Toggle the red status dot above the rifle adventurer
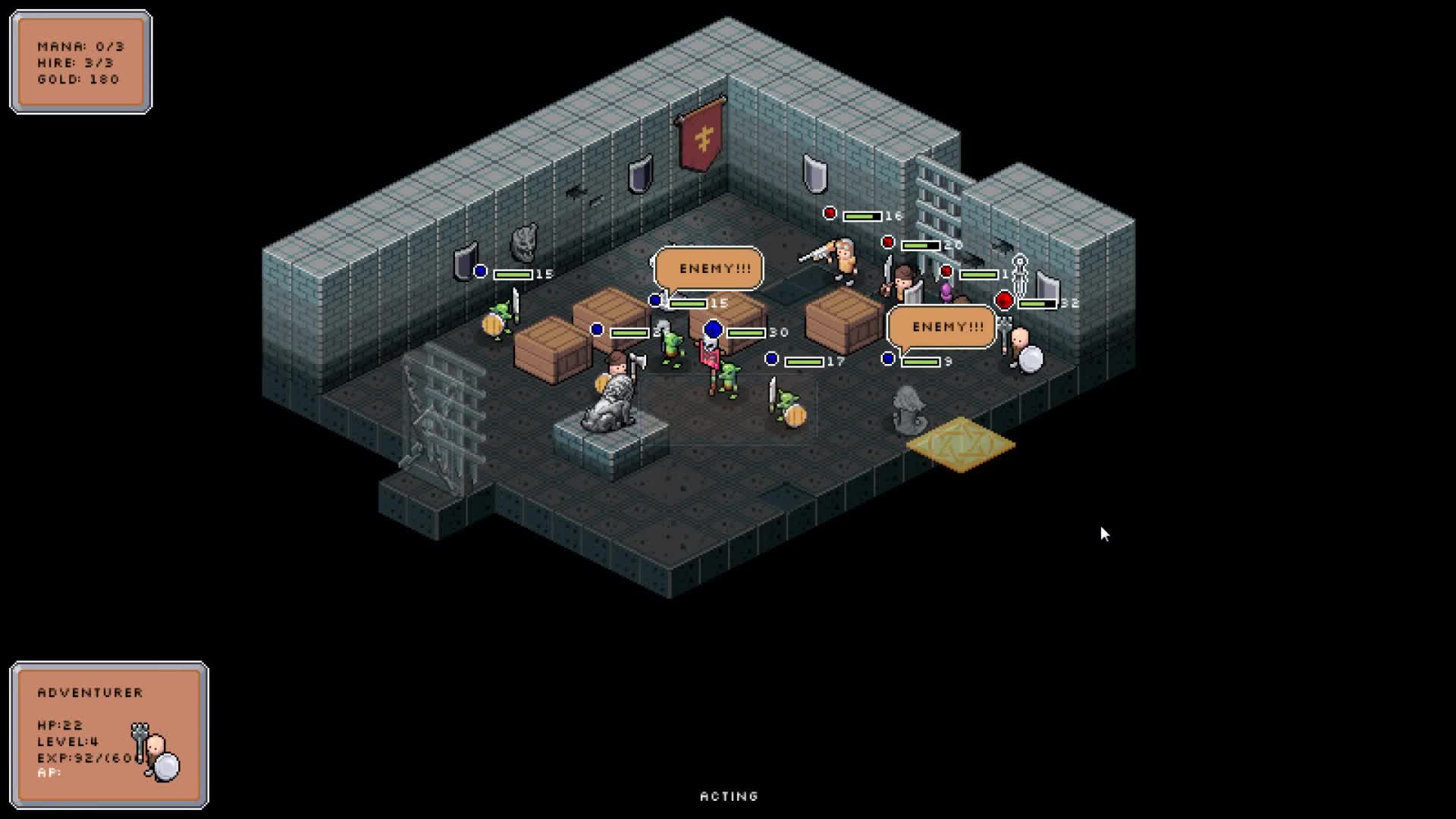This screenshot has width=1456, height=819. click(x=830, y=213)
